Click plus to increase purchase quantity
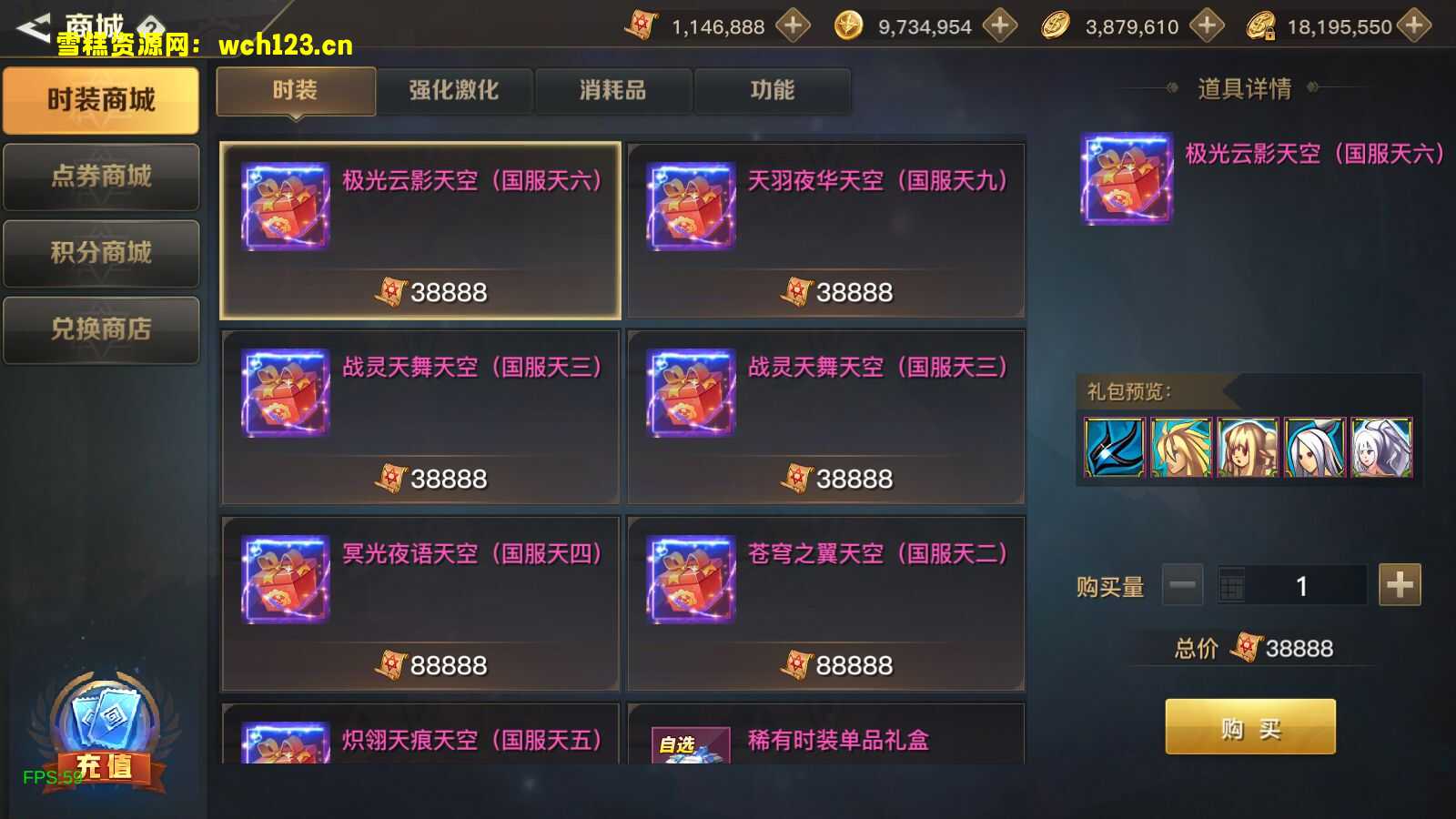1456x819 pixels. (1399, 585)
